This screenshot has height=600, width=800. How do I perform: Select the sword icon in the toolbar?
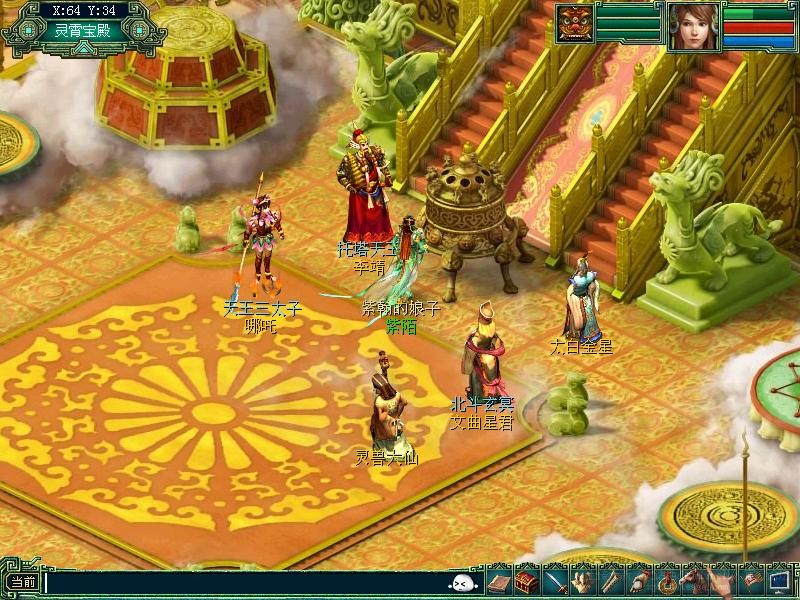(555, 580)
